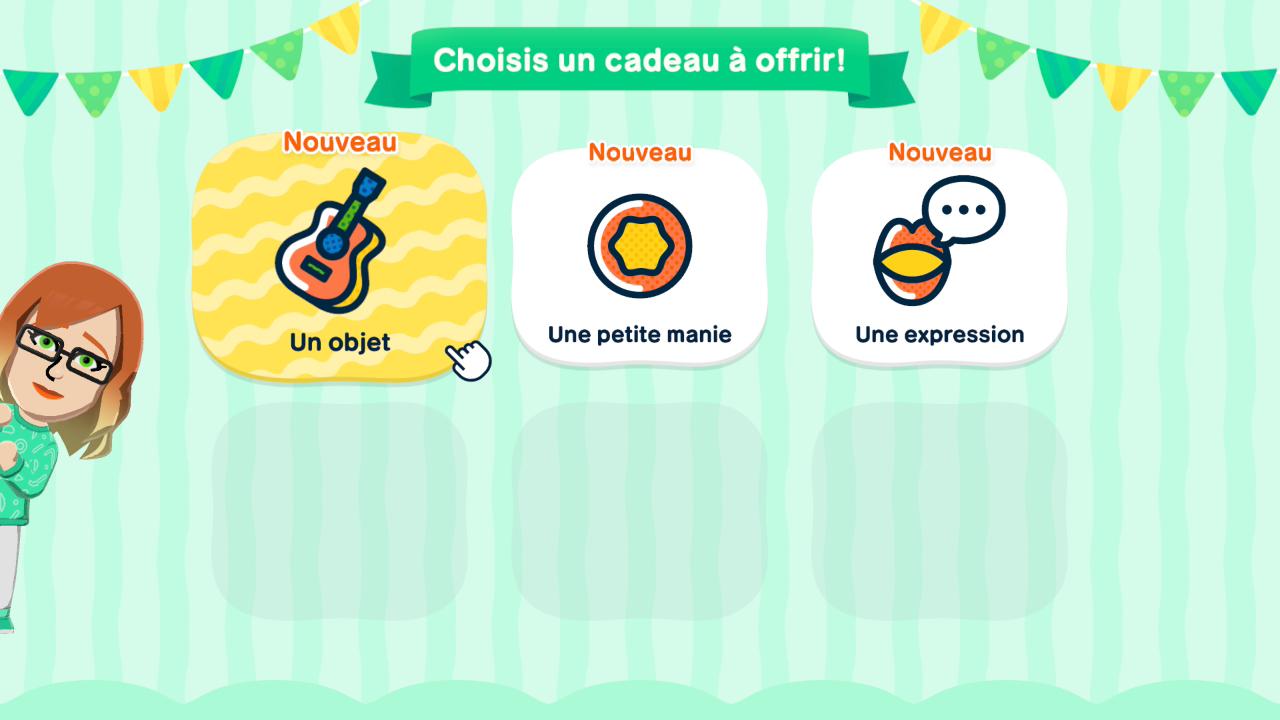Choose the "Un objet" gift card
The image size is (1280, 720).
point(339,258)
